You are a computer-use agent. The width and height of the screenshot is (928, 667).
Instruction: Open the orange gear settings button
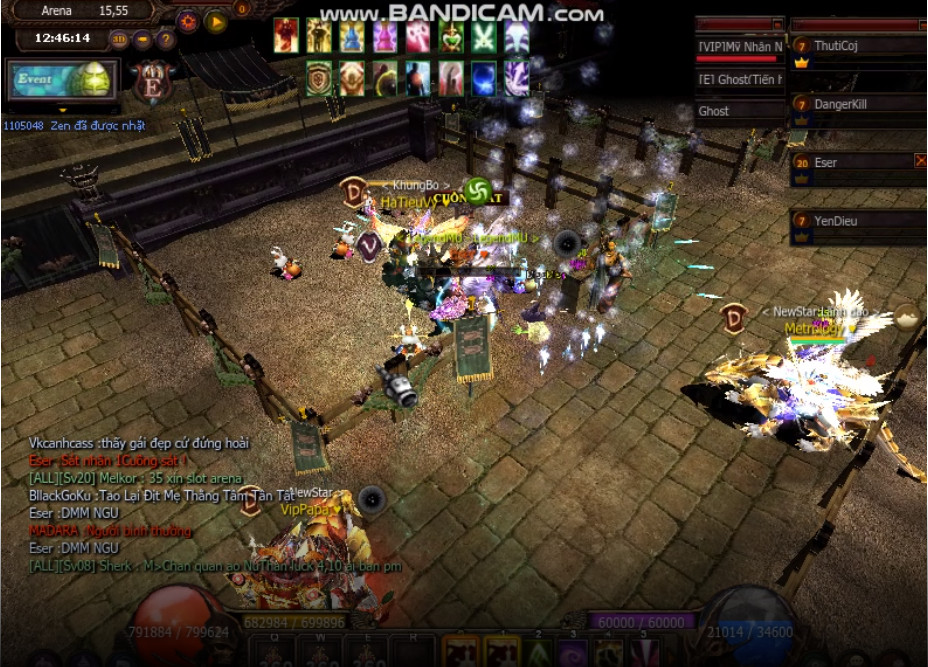[188, 21]
